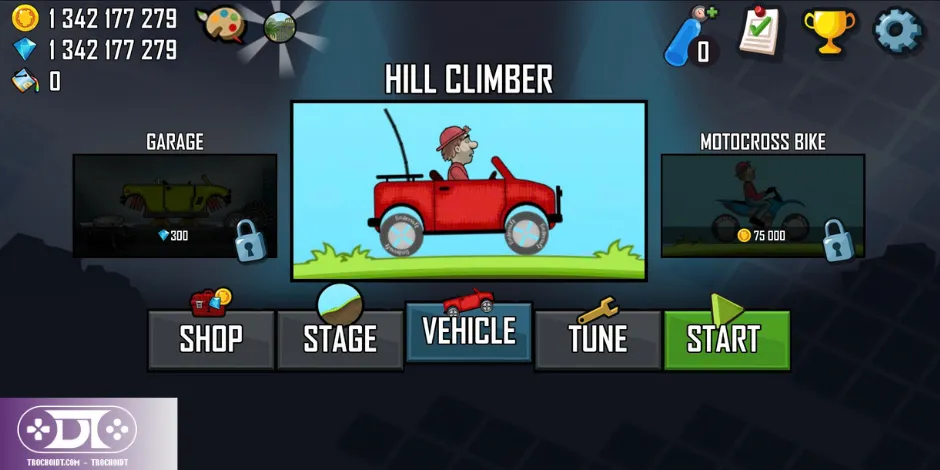Switch to the Stage selection
Screen dimensions: 940x470
point(340,339)
